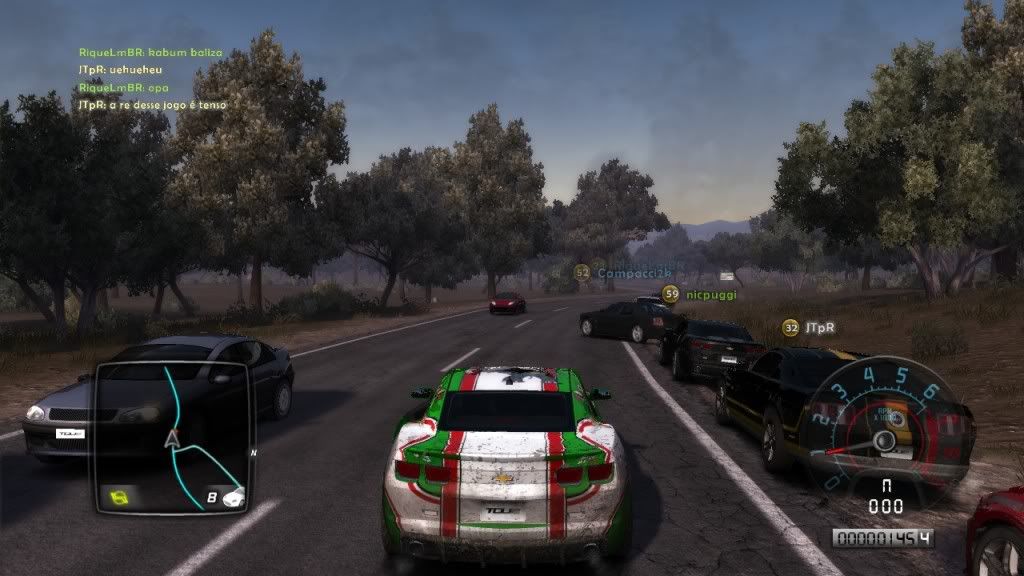The height and width of the screenshot is (576, 1024).
Task: Open the GPS minimap
Action: [x=171, y=438]
